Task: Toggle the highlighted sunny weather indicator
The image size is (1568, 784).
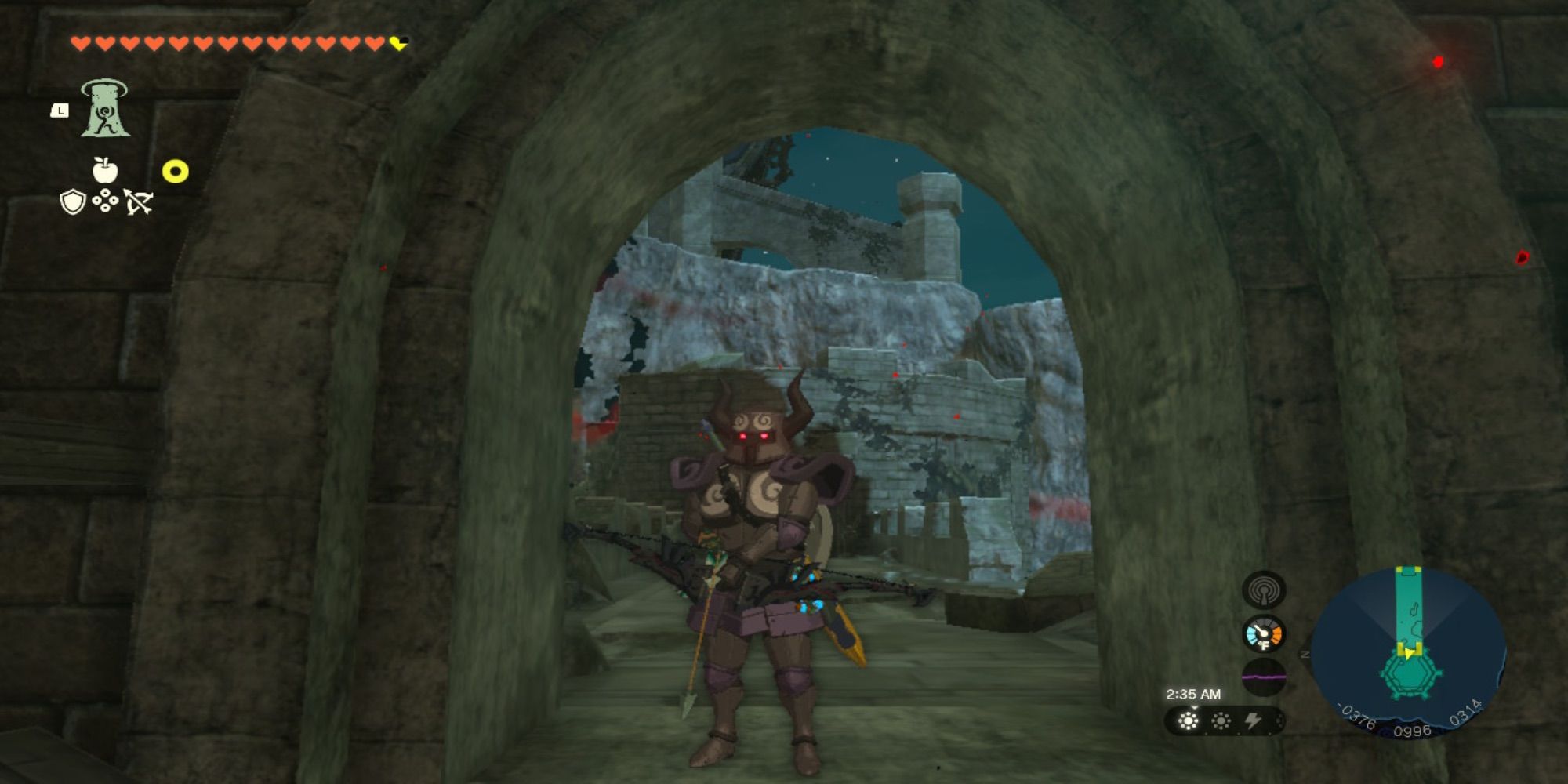Action: pos(1189,721)
